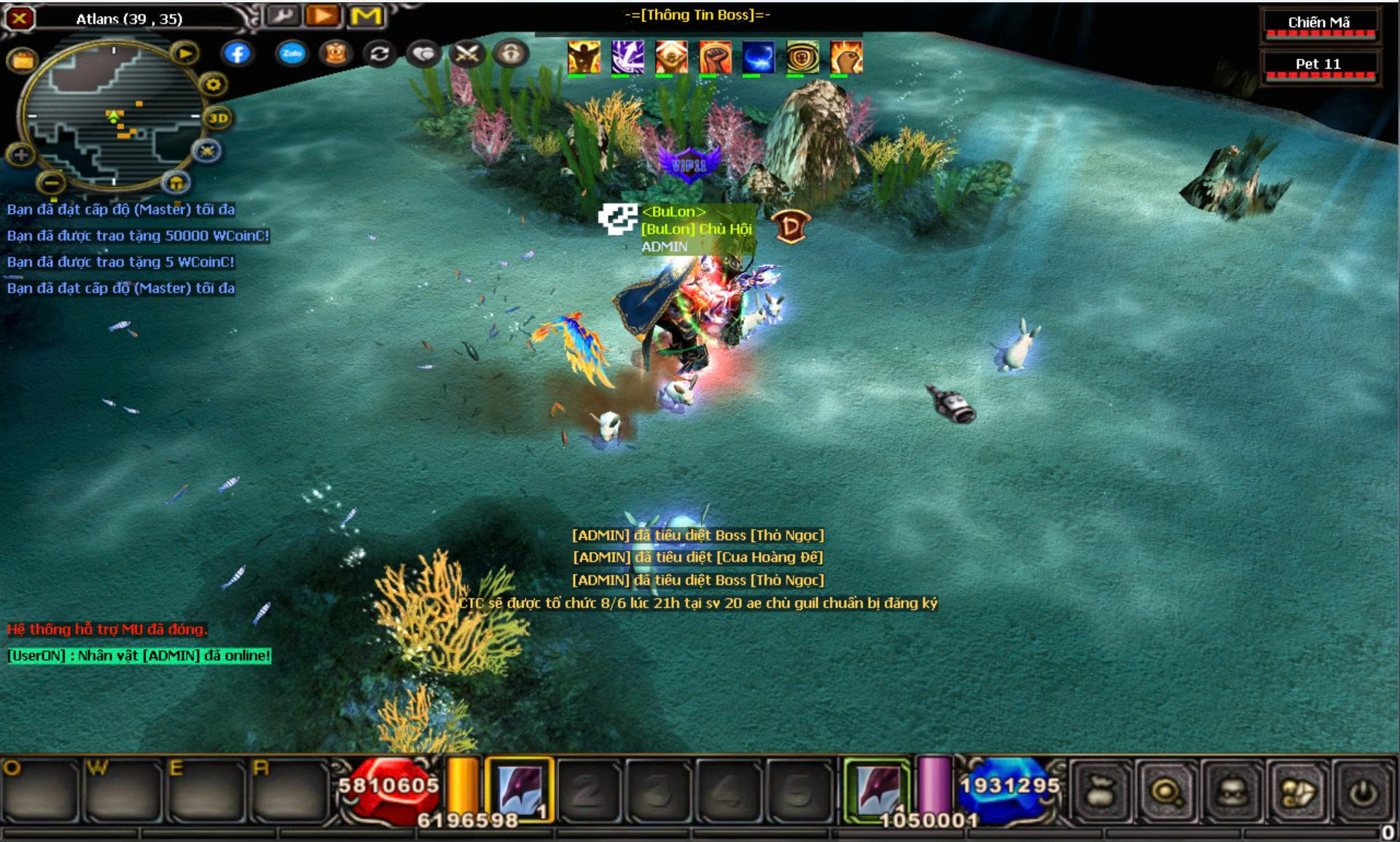
Task: Activate the skill in hotbar slot 1
Action: (x=520, y=791)
